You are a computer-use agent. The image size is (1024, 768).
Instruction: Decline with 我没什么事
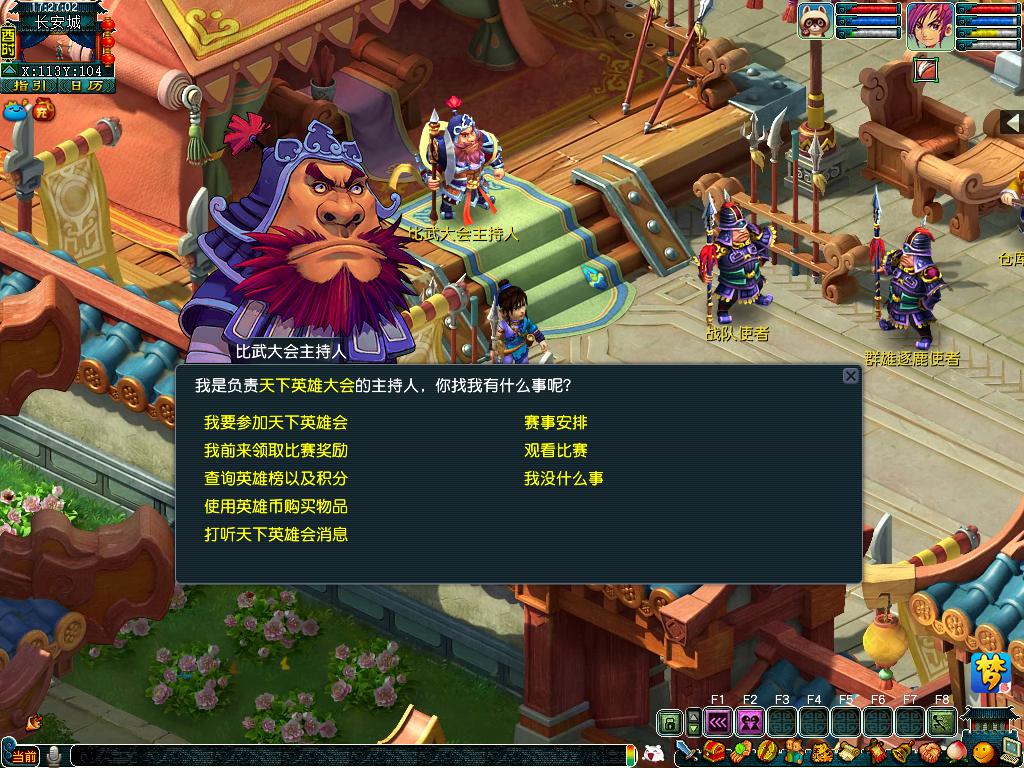pyautogui.click(x=563, y=479)
